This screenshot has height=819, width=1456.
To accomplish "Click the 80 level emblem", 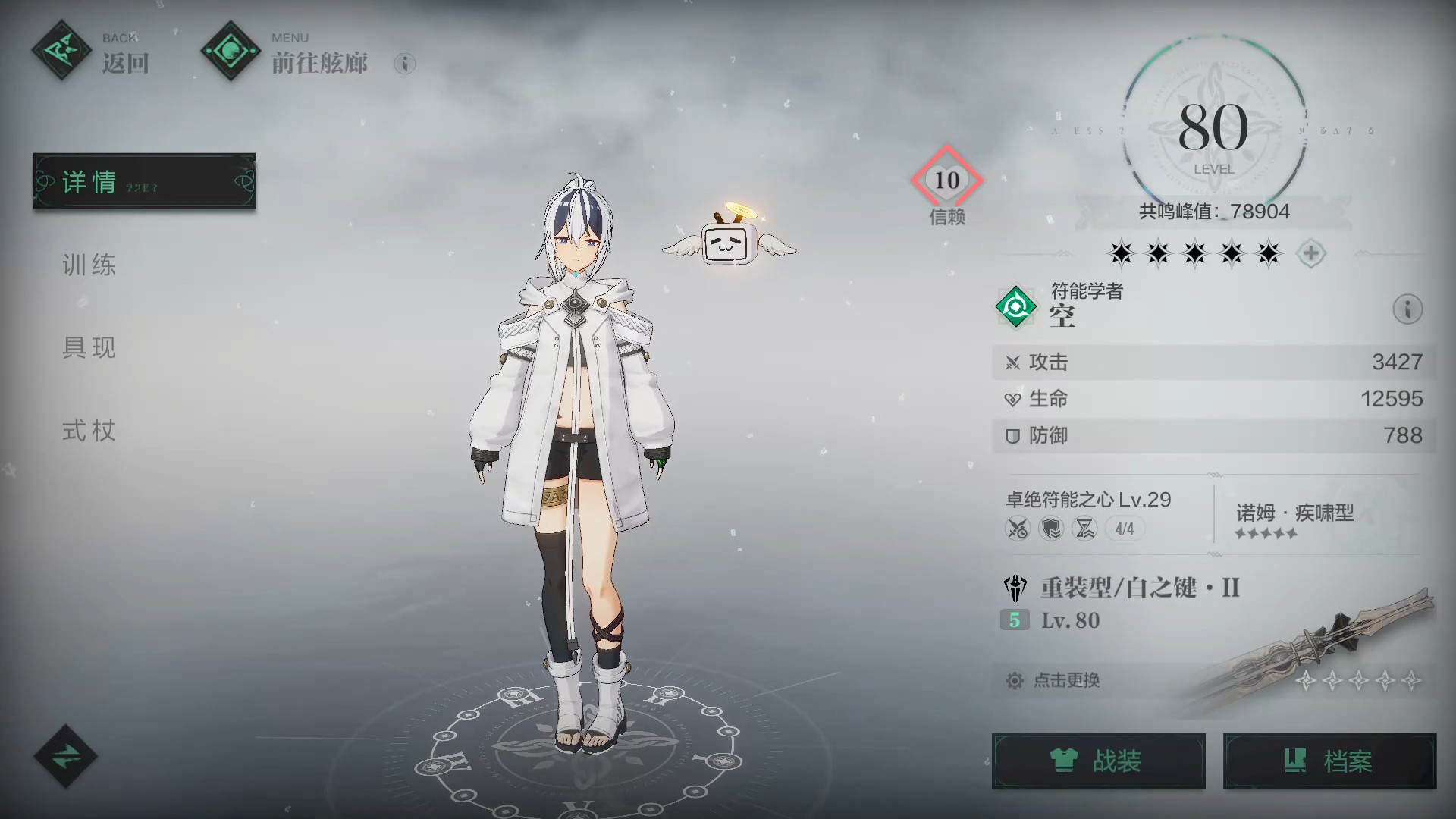I will (x=1213, y=130).
